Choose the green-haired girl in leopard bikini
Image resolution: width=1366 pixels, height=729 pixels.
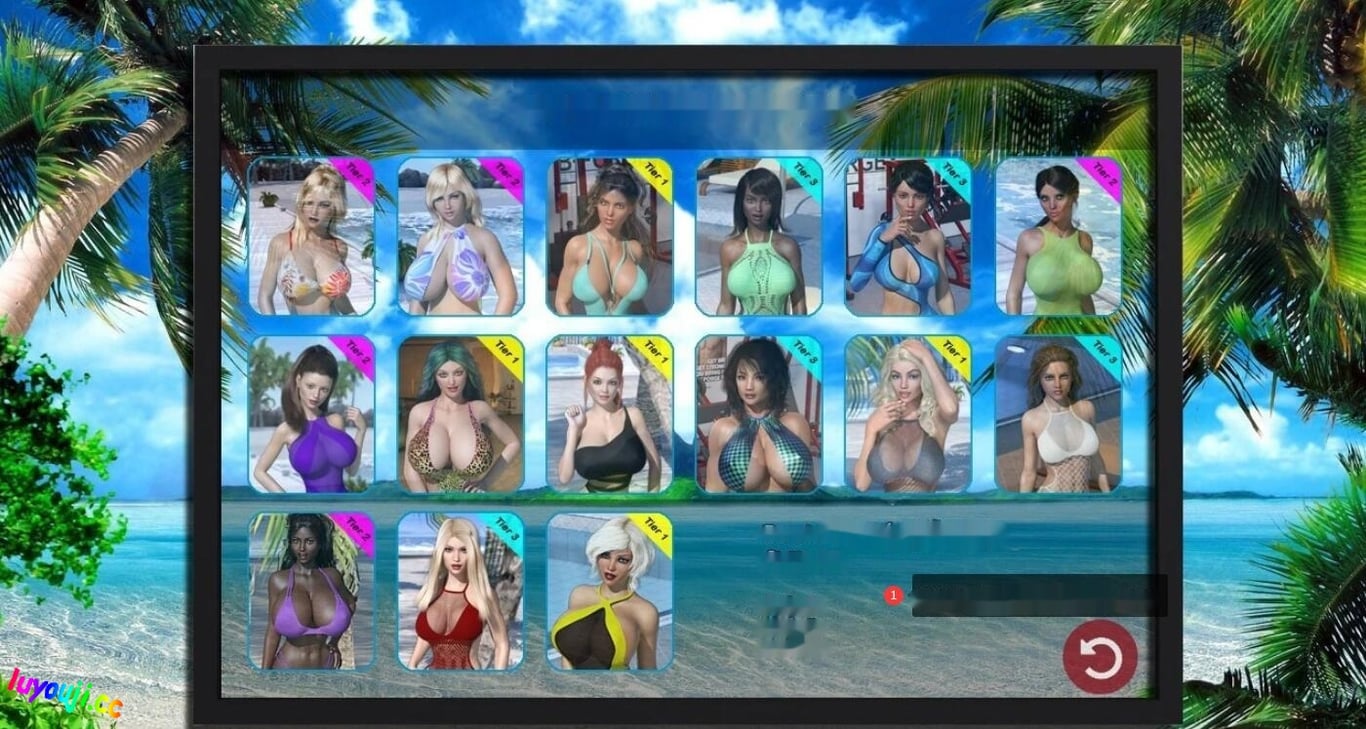[x=460, y=415]
